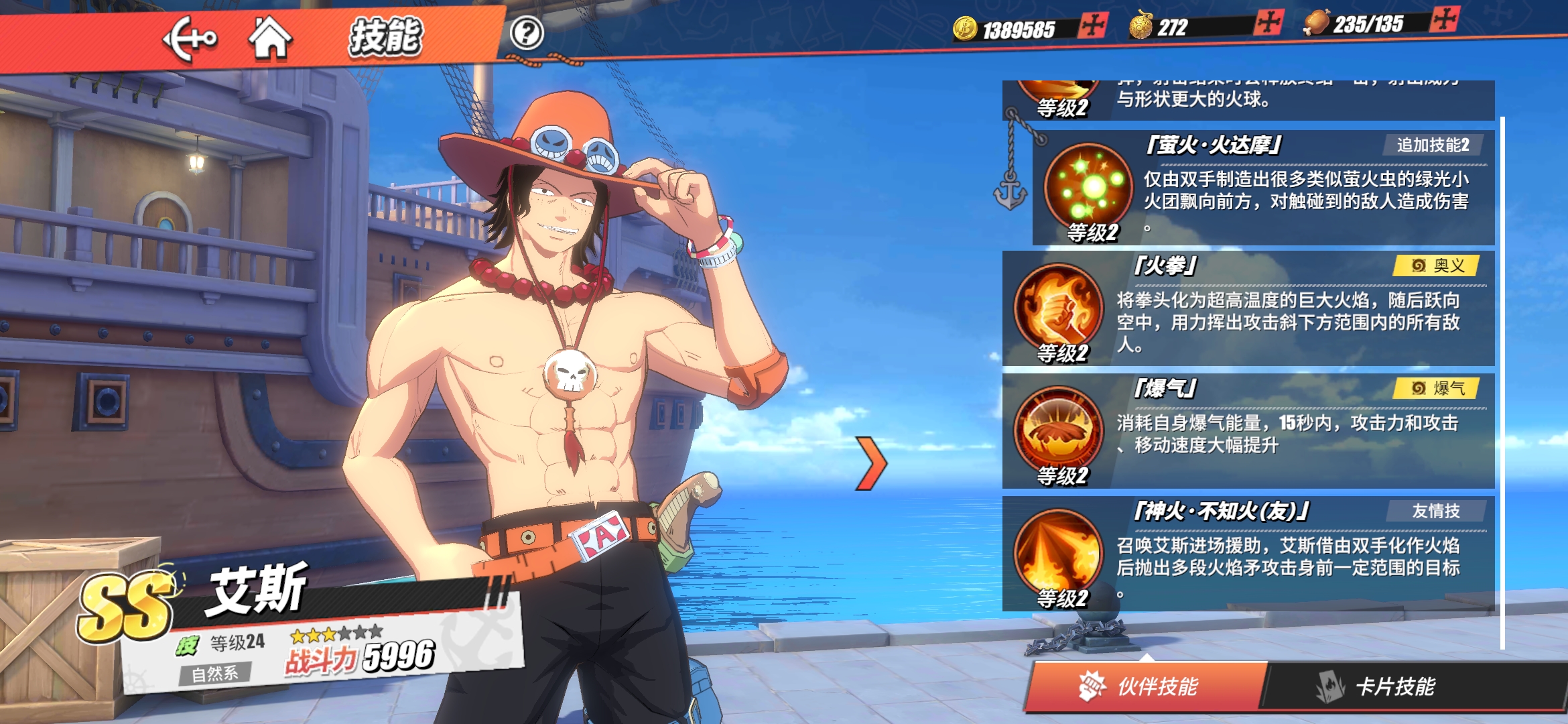Open the question mark help button

point(527,33)
